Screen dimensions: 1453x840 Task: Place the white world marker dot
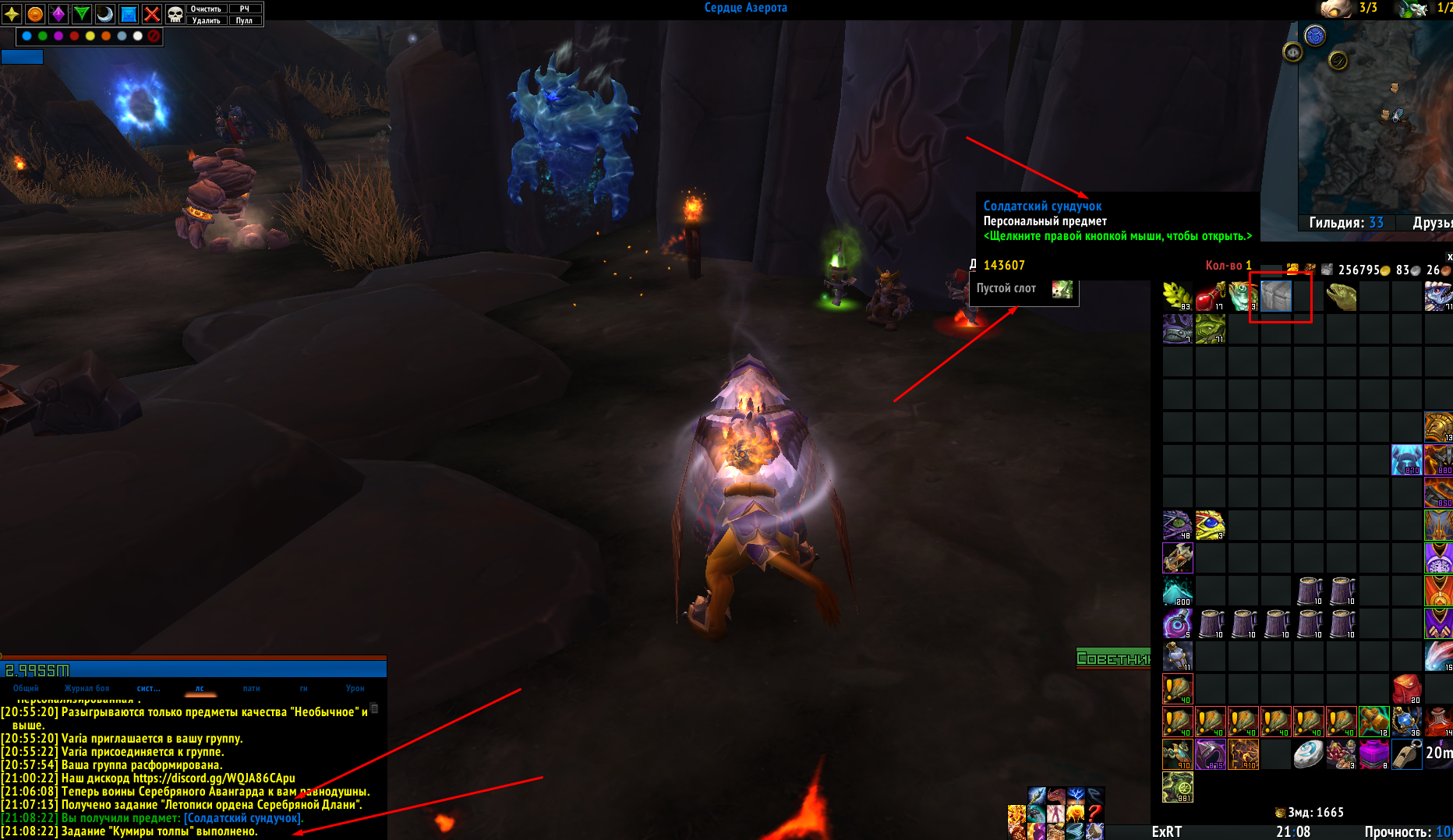138,36
